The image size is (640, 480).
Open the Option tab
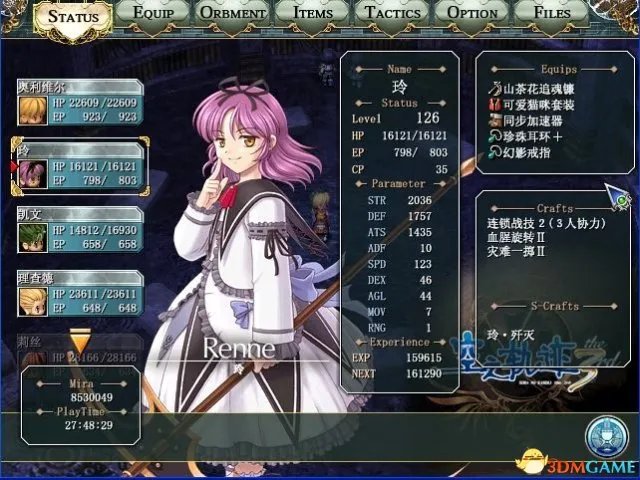point(473,15)
